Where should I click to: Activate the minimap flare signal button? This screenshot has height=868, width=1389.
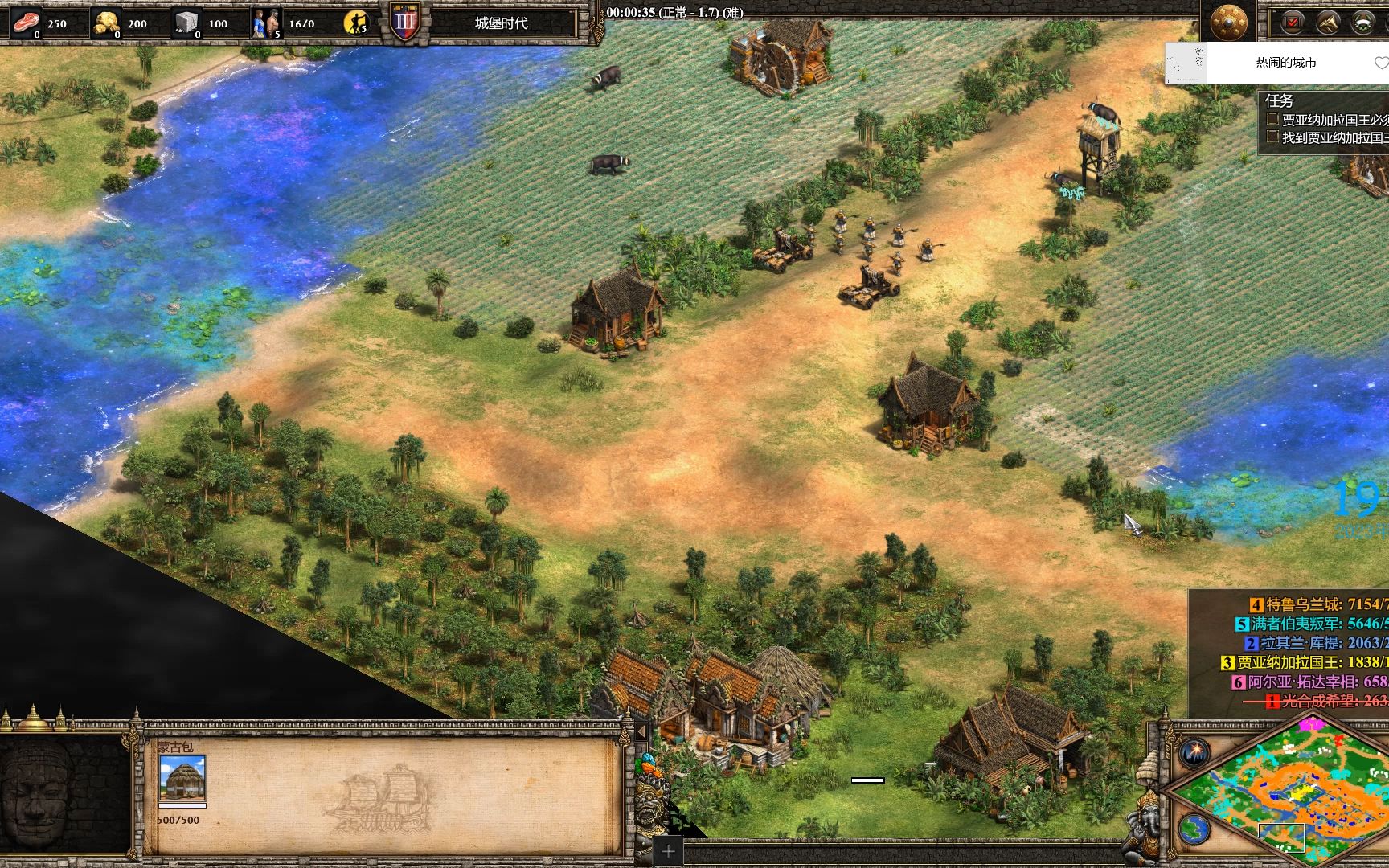tap(1195, 753)
